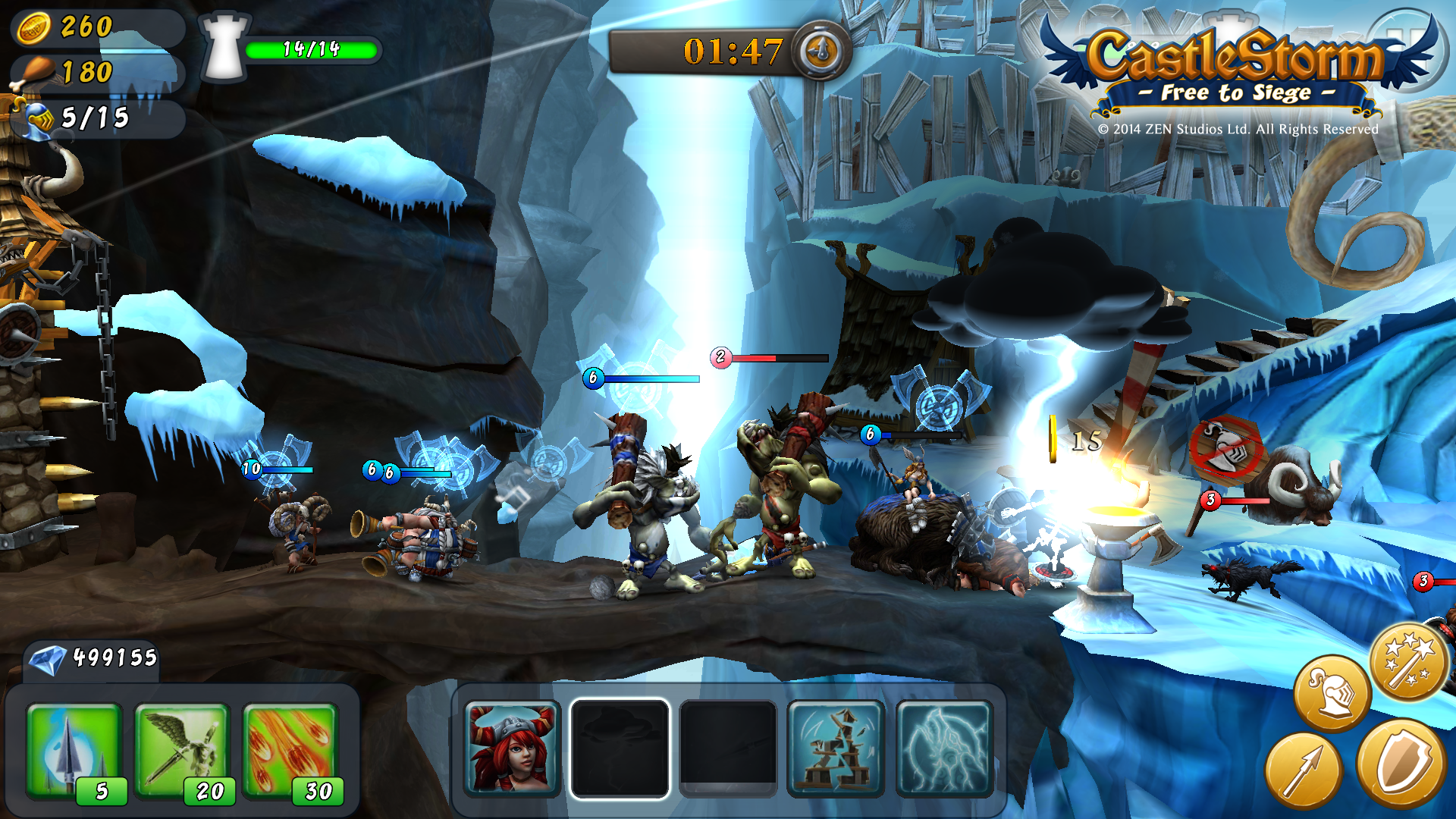
Task: Pick the flaming meteors ammo costing 30
Action: pyautogui.click(x=290, y=751)
